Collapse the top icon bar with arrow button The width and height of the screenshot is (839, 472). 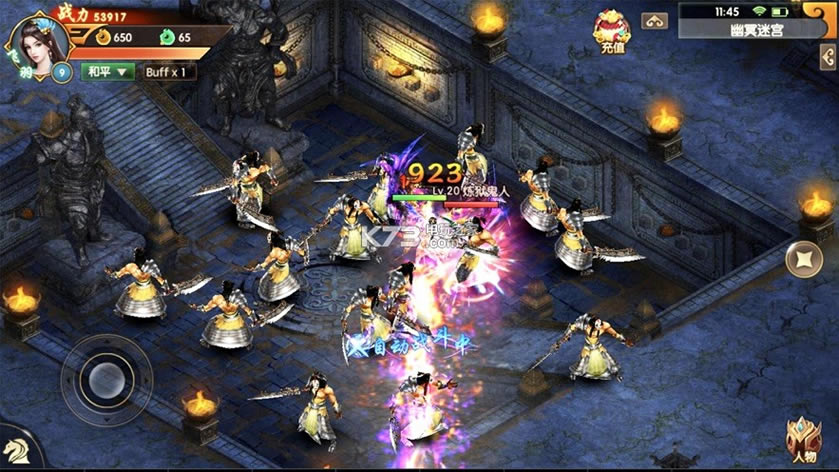655,21
